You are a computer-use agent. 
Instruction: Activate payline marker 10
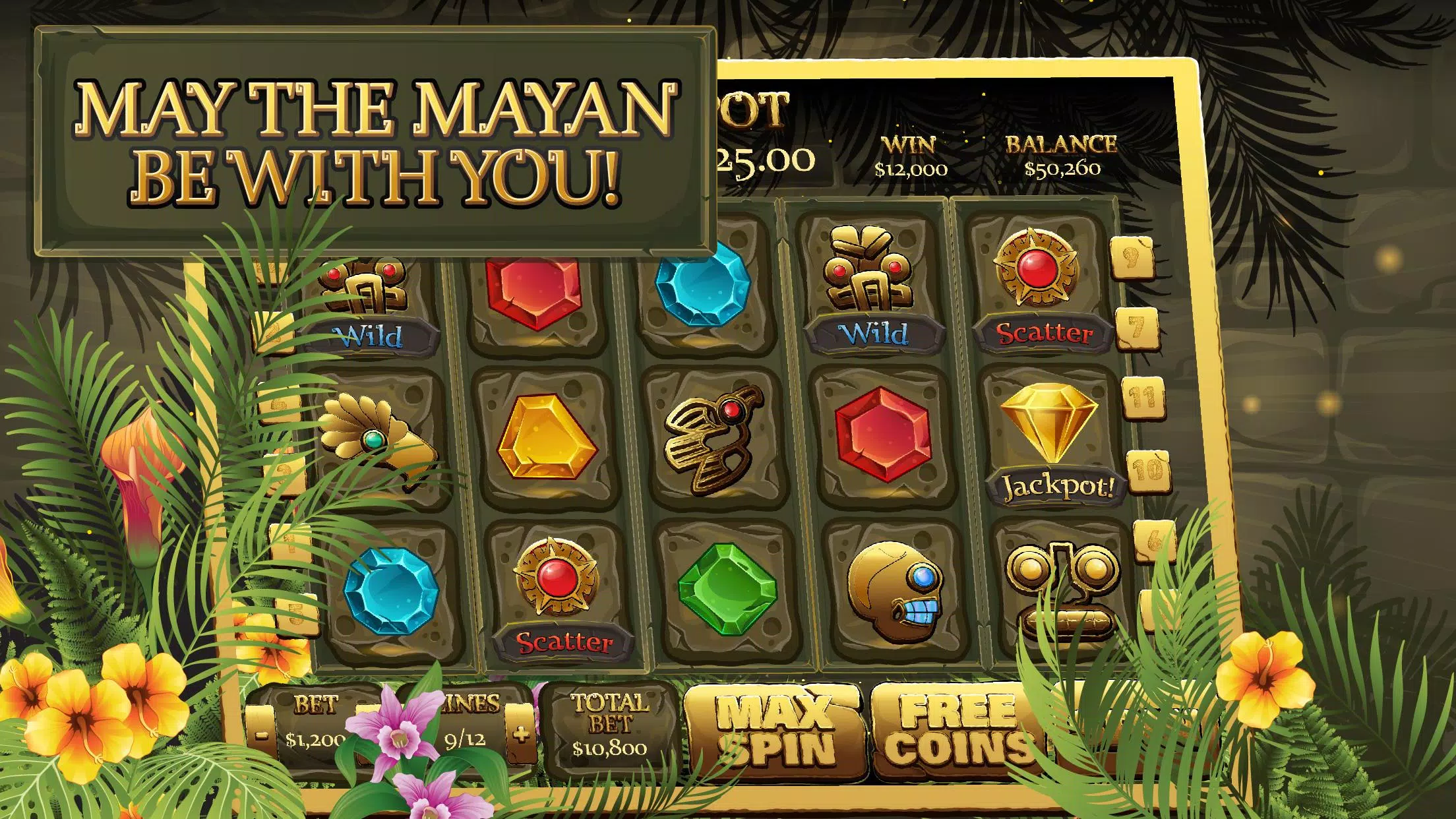[1148, 470]
